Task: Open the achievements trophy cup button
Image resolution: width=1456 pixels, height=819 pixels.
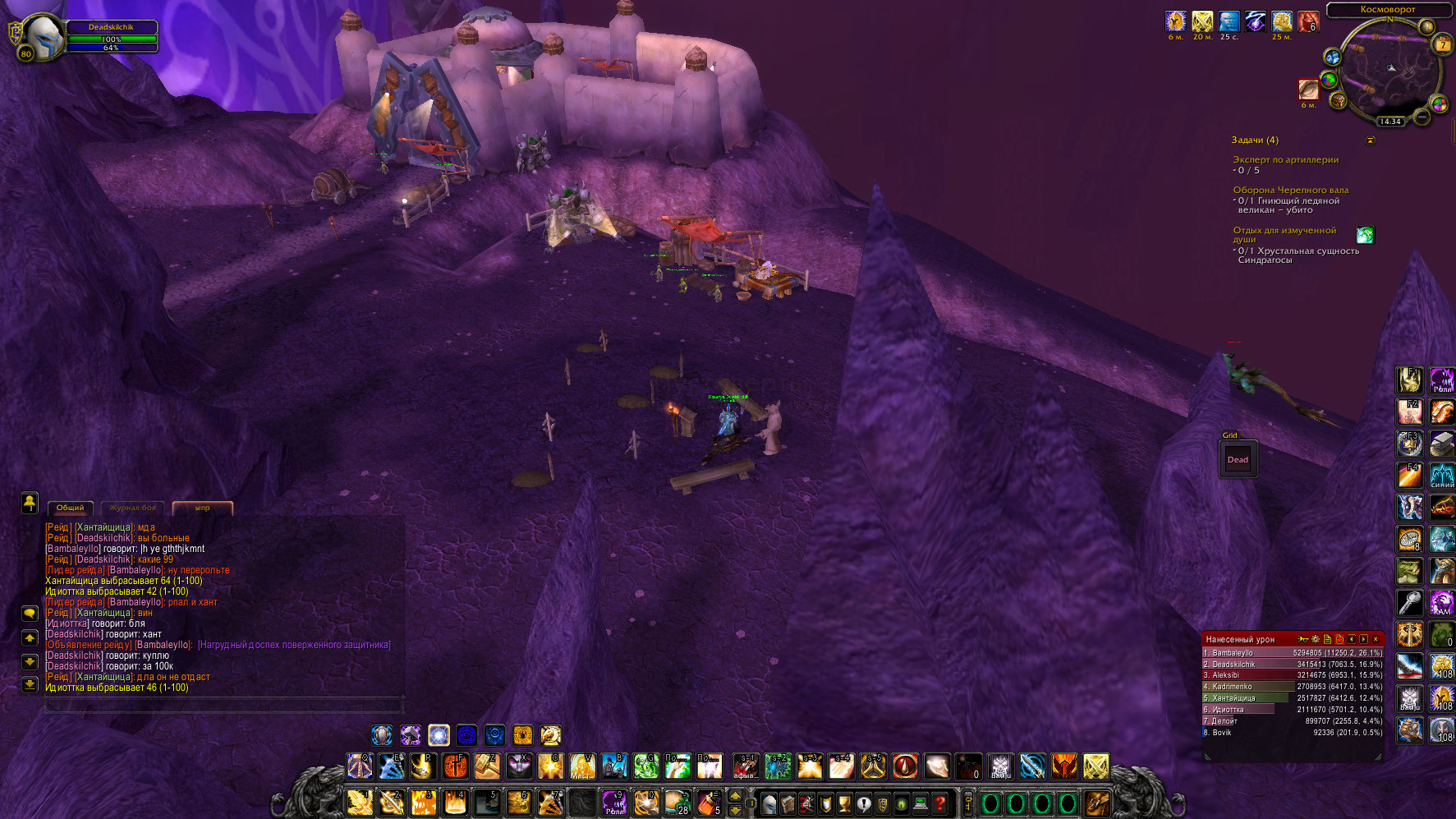Action: 843,803
